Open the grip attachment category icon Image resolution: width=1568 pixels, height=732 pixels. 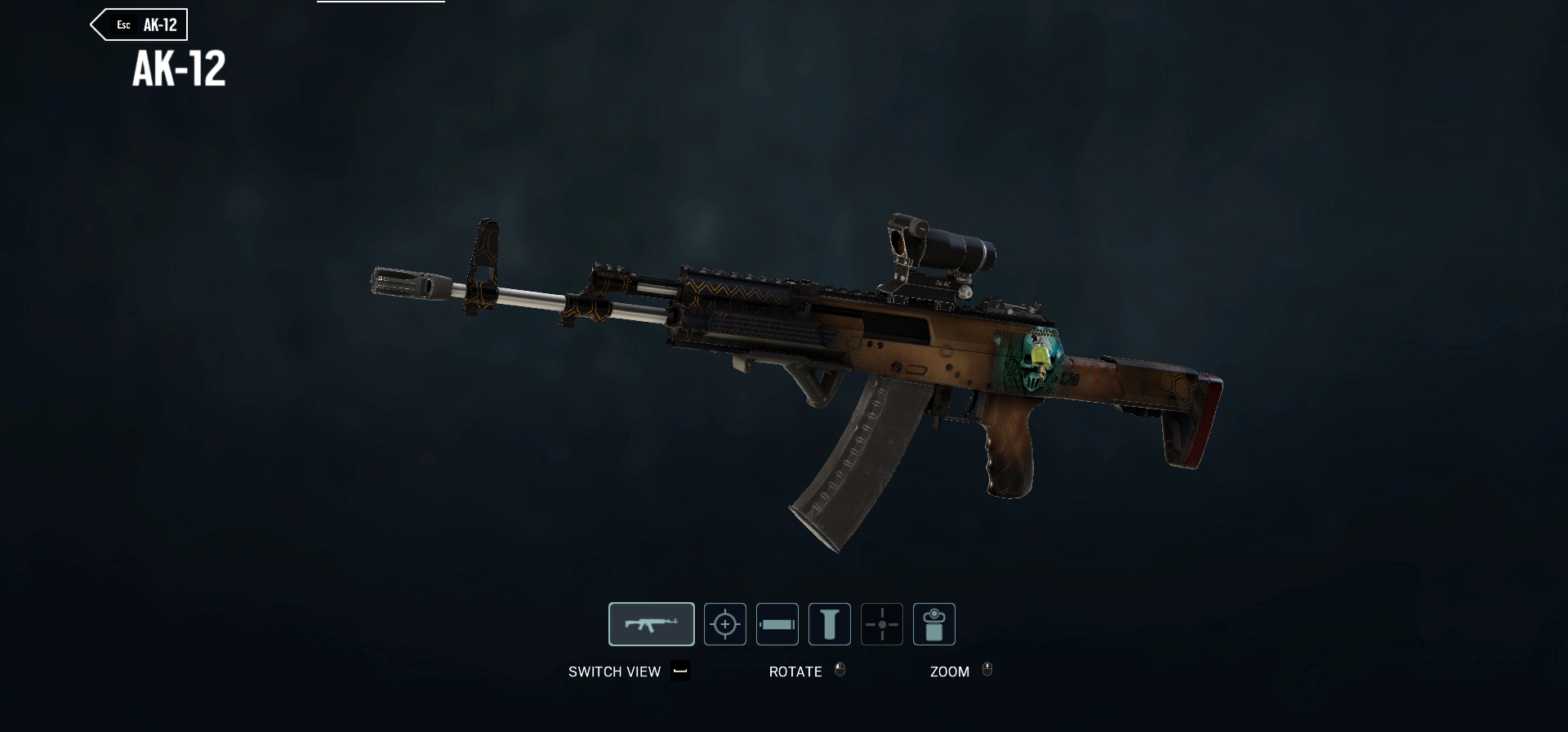point(830,623)
